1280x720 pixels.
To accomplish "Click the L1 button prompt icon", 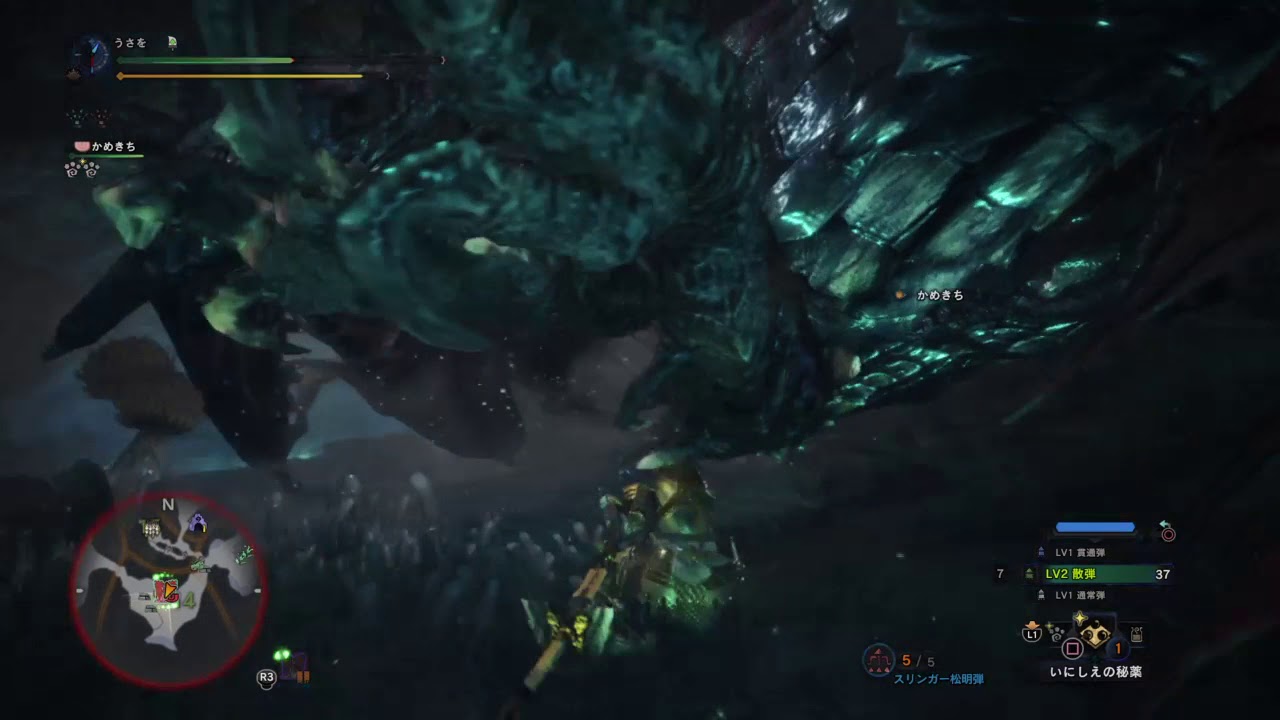I will 1031,634.
